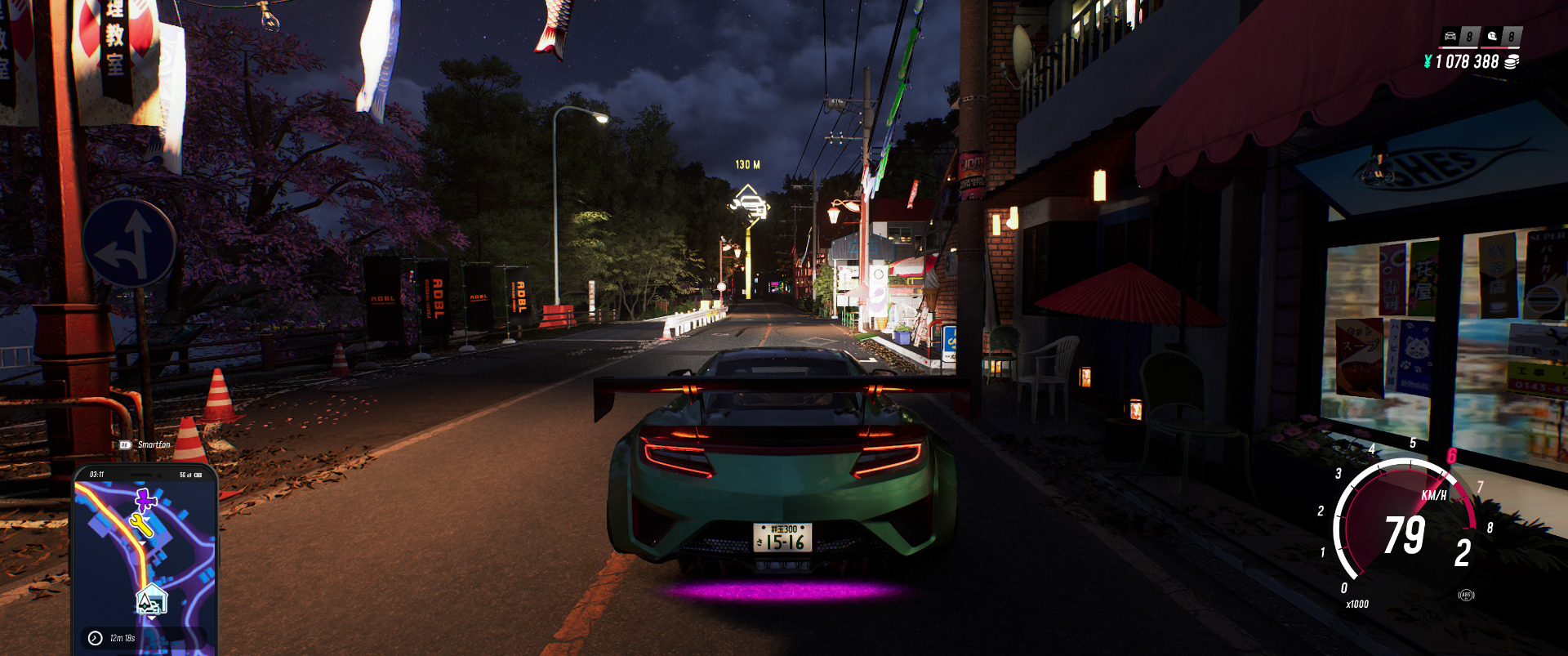Image resolution: width=1568 pixels, height=656 pixels.
Task: Select the yellow wrench marker on the map
Action: [141, 524]
